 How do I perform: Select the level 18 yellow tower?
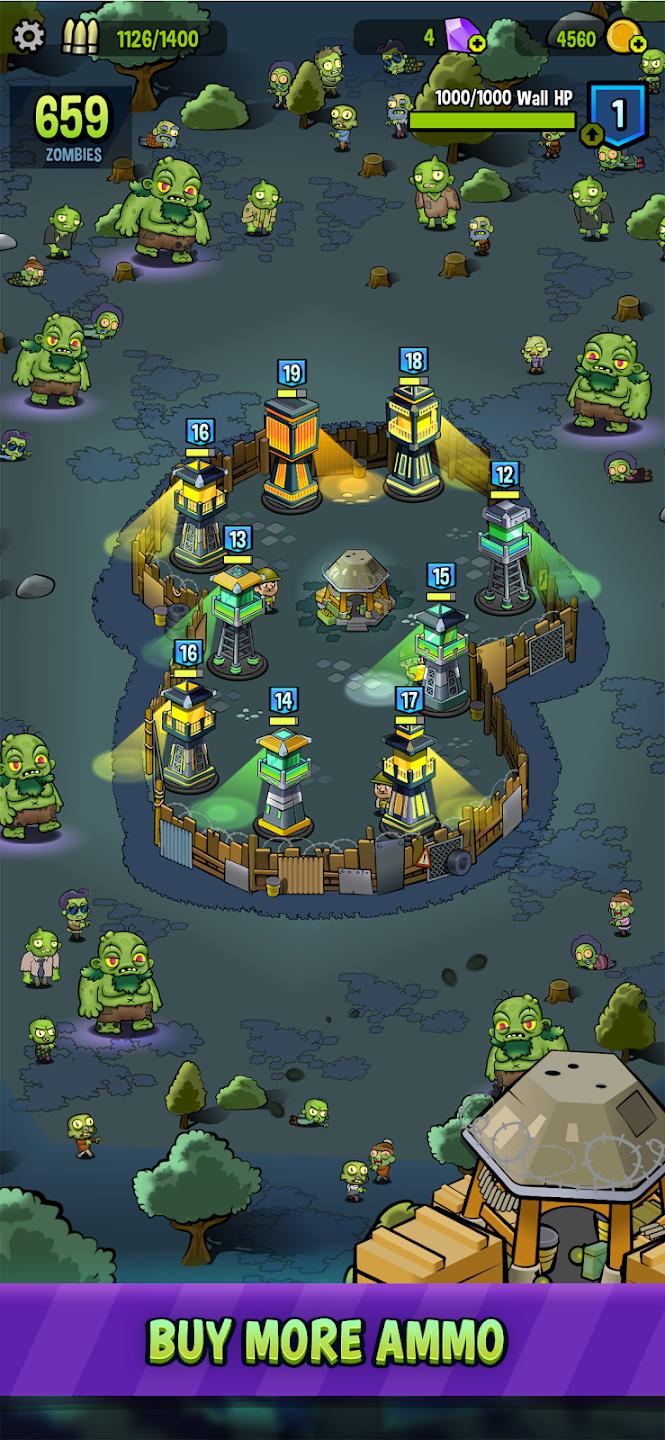tap(412, 440)
